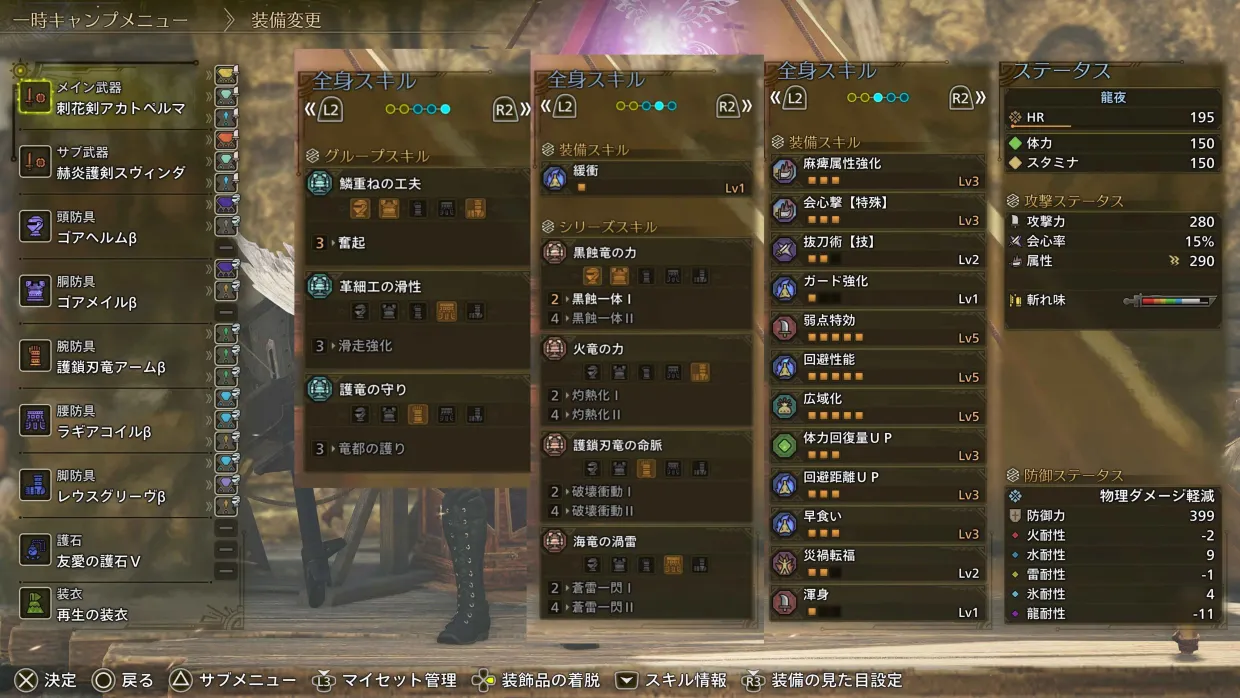Screen dimensions: 1240x698
Task: Select the 回避性能 skill row
Action: point(878,367)
